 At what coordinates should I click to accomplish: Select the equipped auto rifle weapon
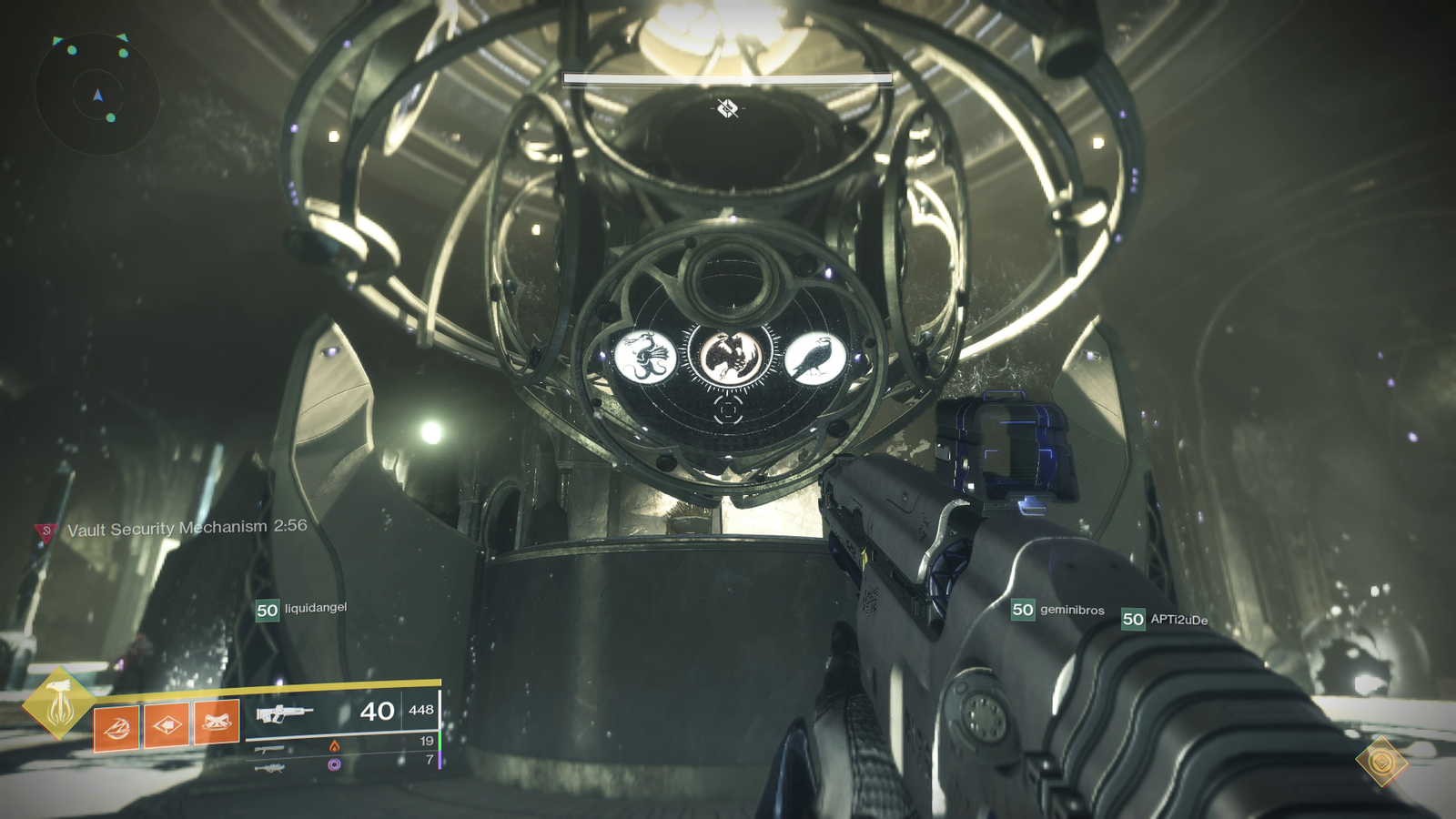284,713
